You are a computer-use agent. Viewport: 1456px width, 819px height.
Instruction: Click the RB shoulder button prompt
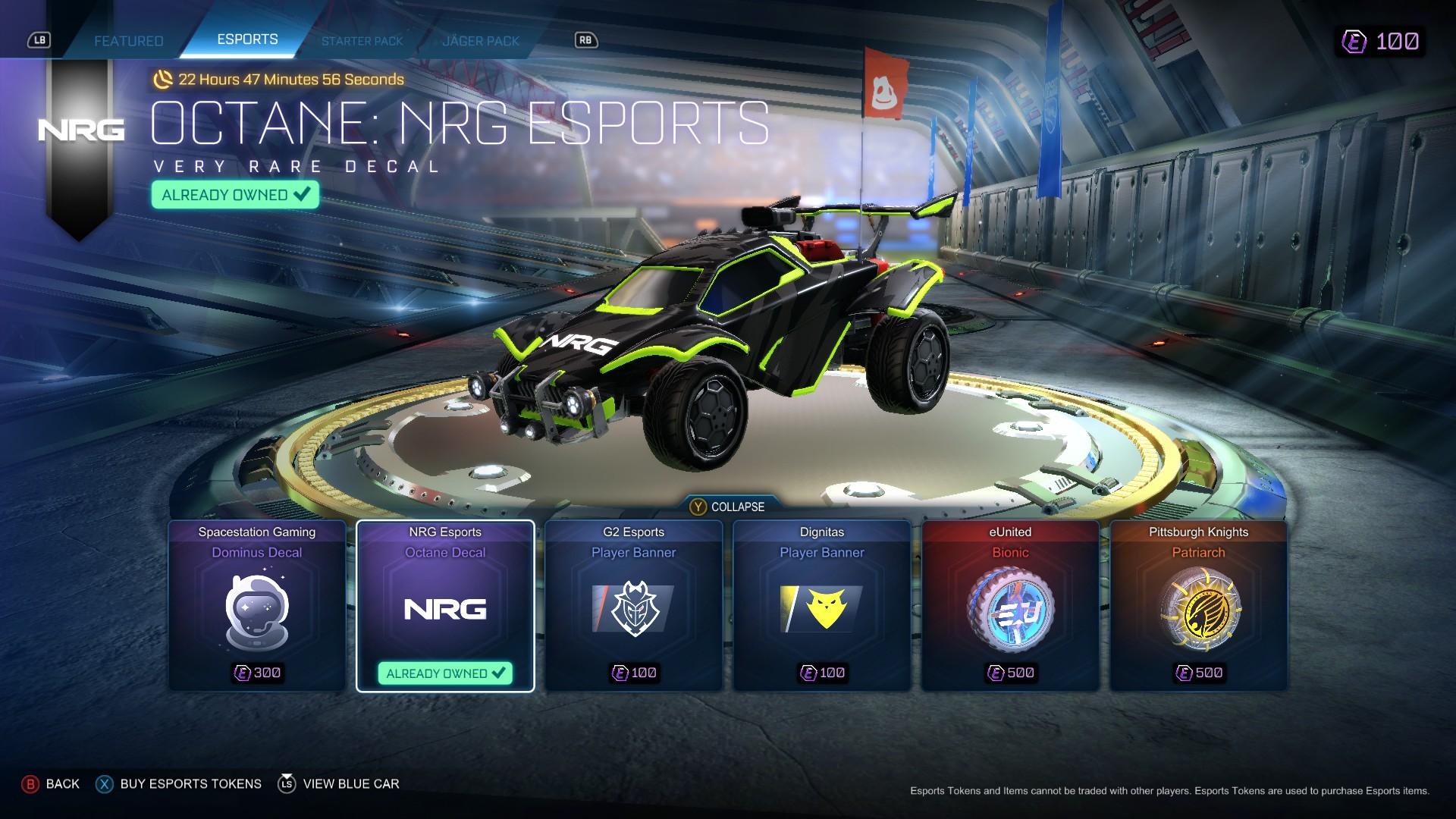click(x=586, y=40)
